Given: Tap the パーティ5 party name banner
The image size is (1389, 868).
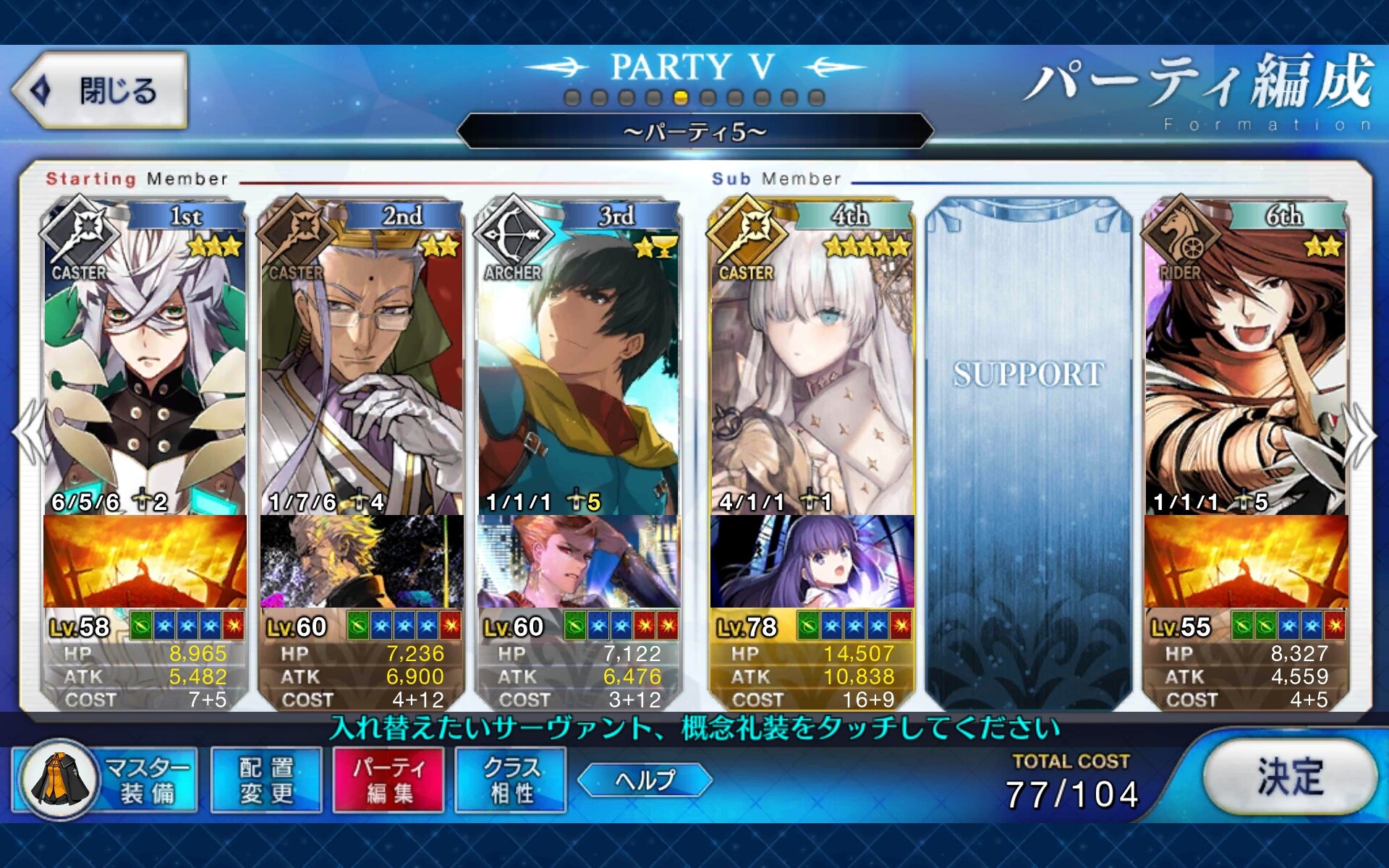Looking at the screenshot, I should coord(694,132).
